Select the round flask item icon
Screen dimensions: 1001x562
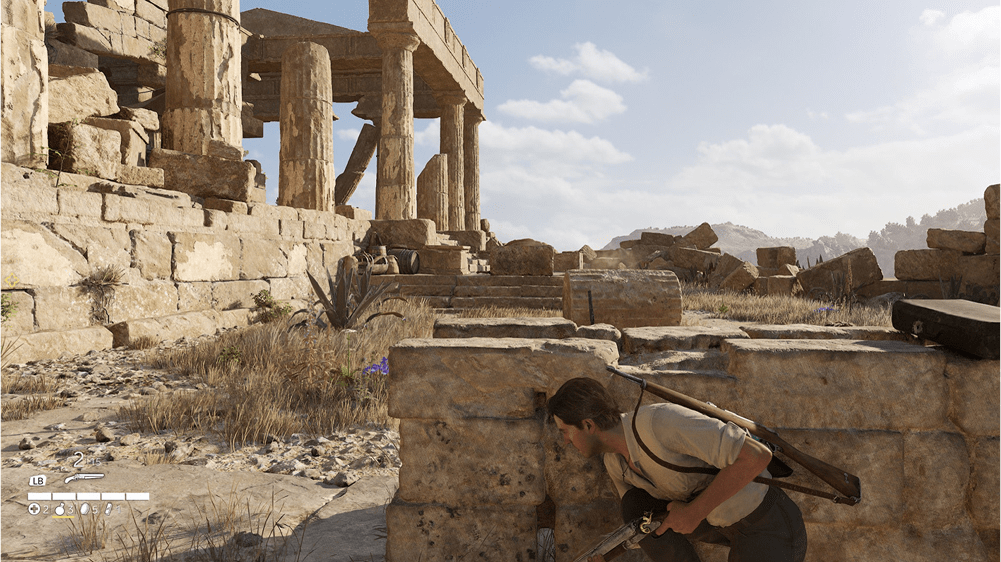pyautogui.click(x=60, y=509)
